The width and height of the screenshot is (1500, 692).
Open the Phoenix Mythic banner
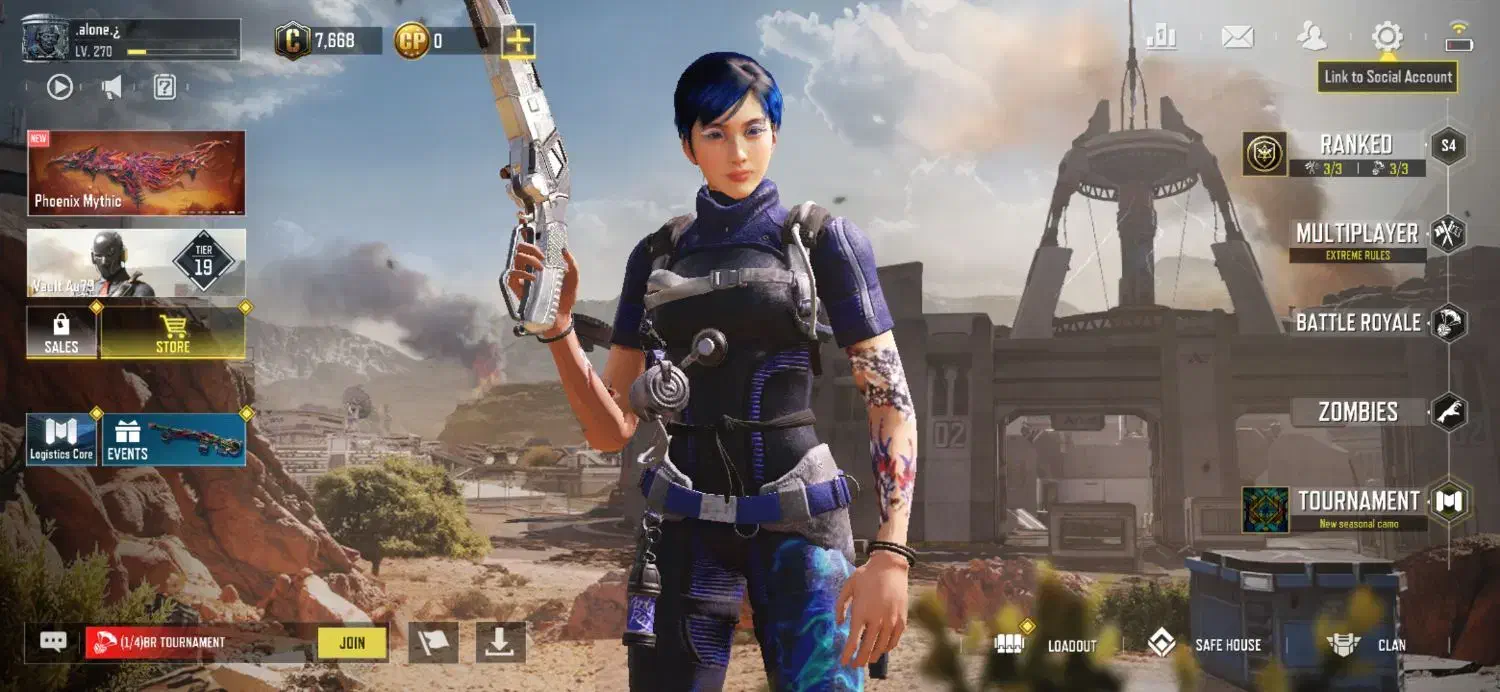pyautogui.click(x=136, y=173)
